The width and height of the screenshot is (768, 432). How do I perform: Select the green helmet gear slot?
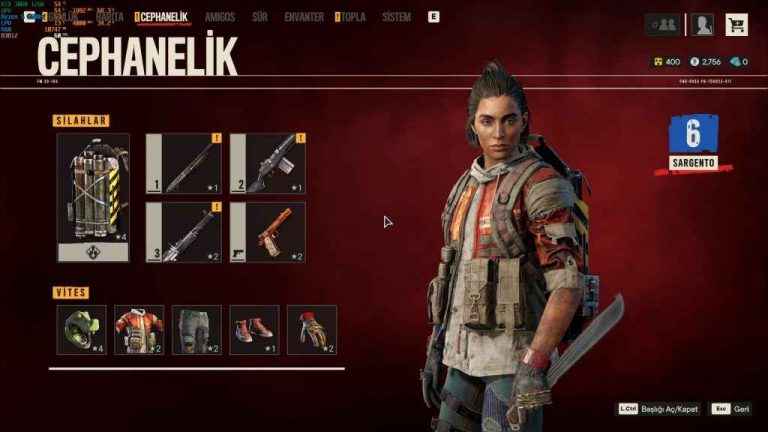coord(81,330)
